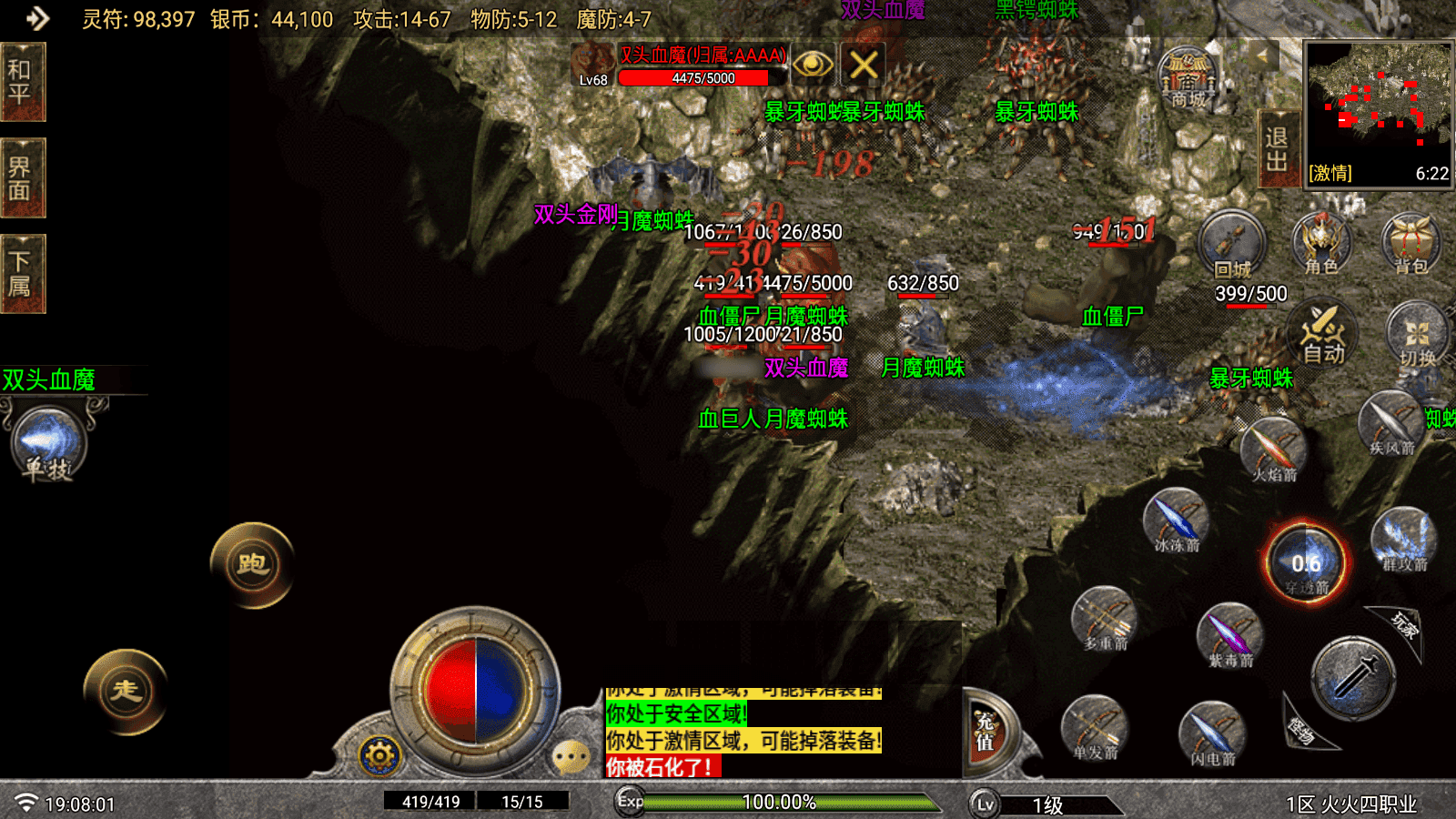
Task: Switch to 走 walk mode
Action: 126,691
